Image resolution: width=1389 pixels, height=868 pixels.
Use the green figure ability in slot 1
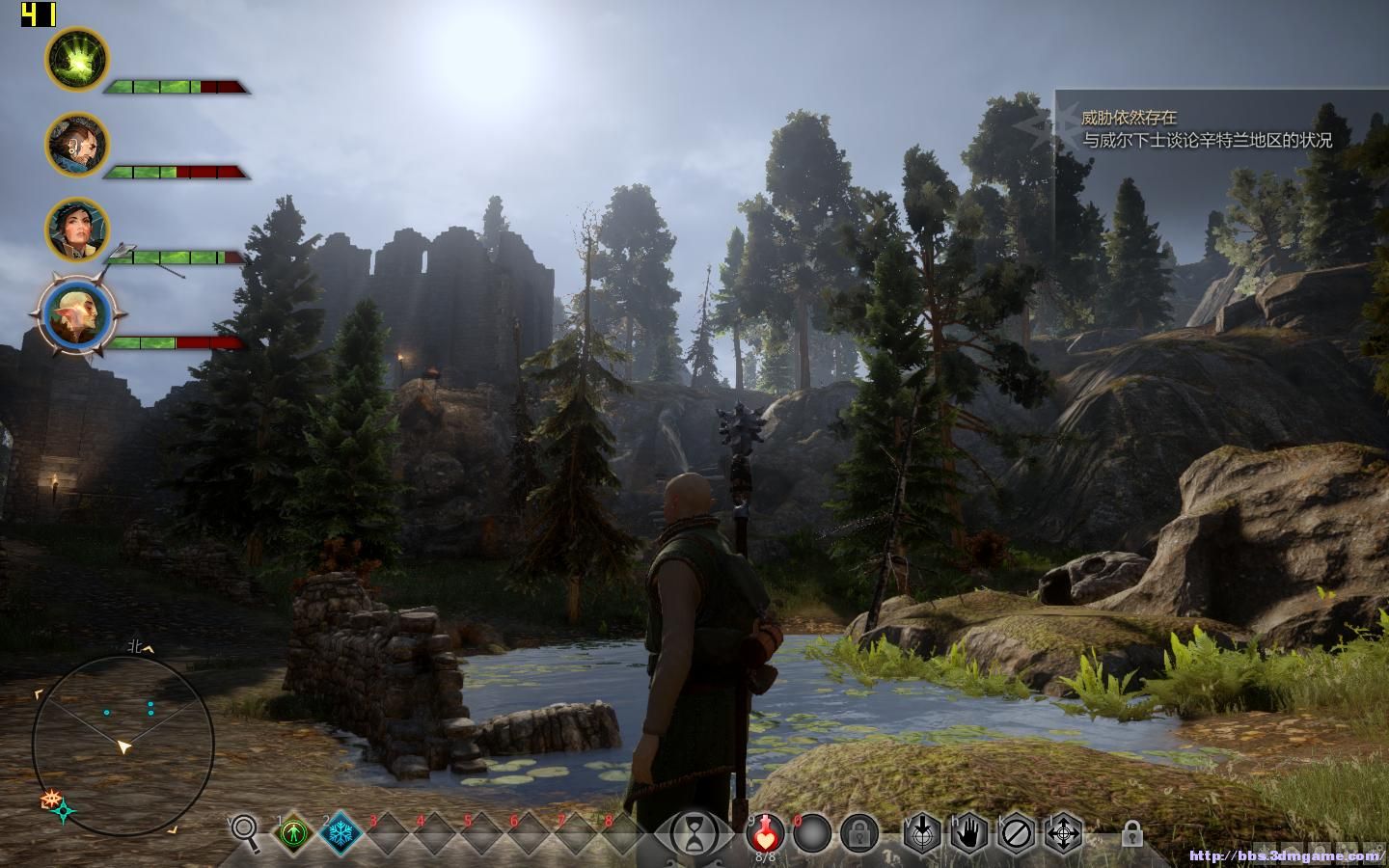(292, 832)
